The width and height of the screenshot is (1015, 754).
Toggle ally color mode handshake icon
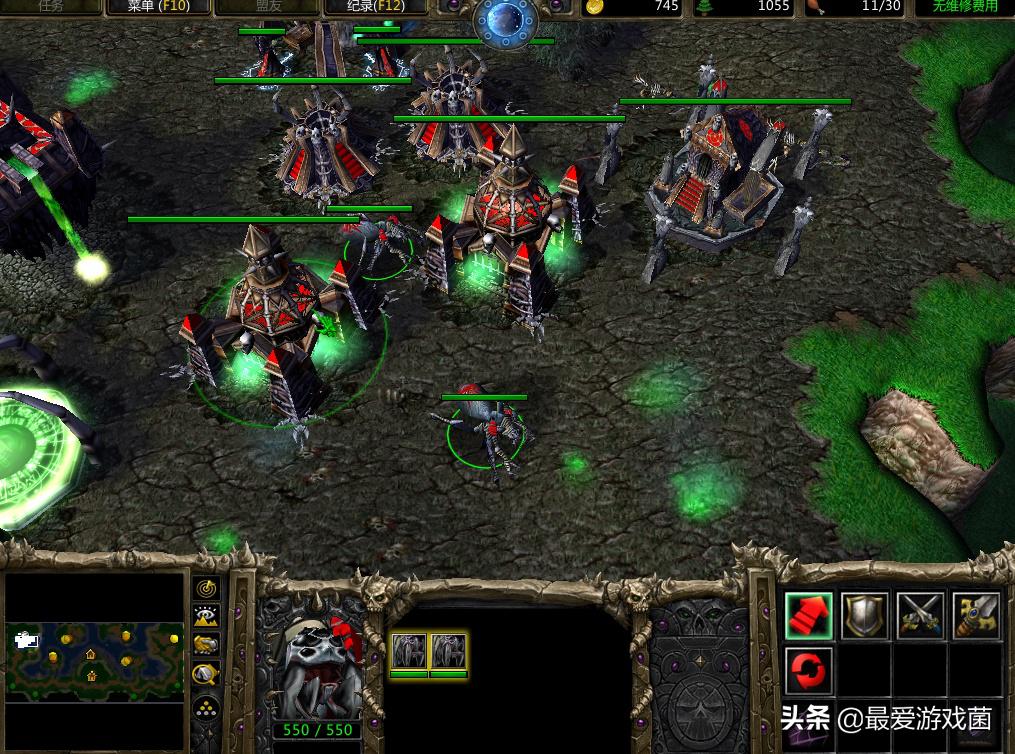pyautogui.click(x=207, y=645)
